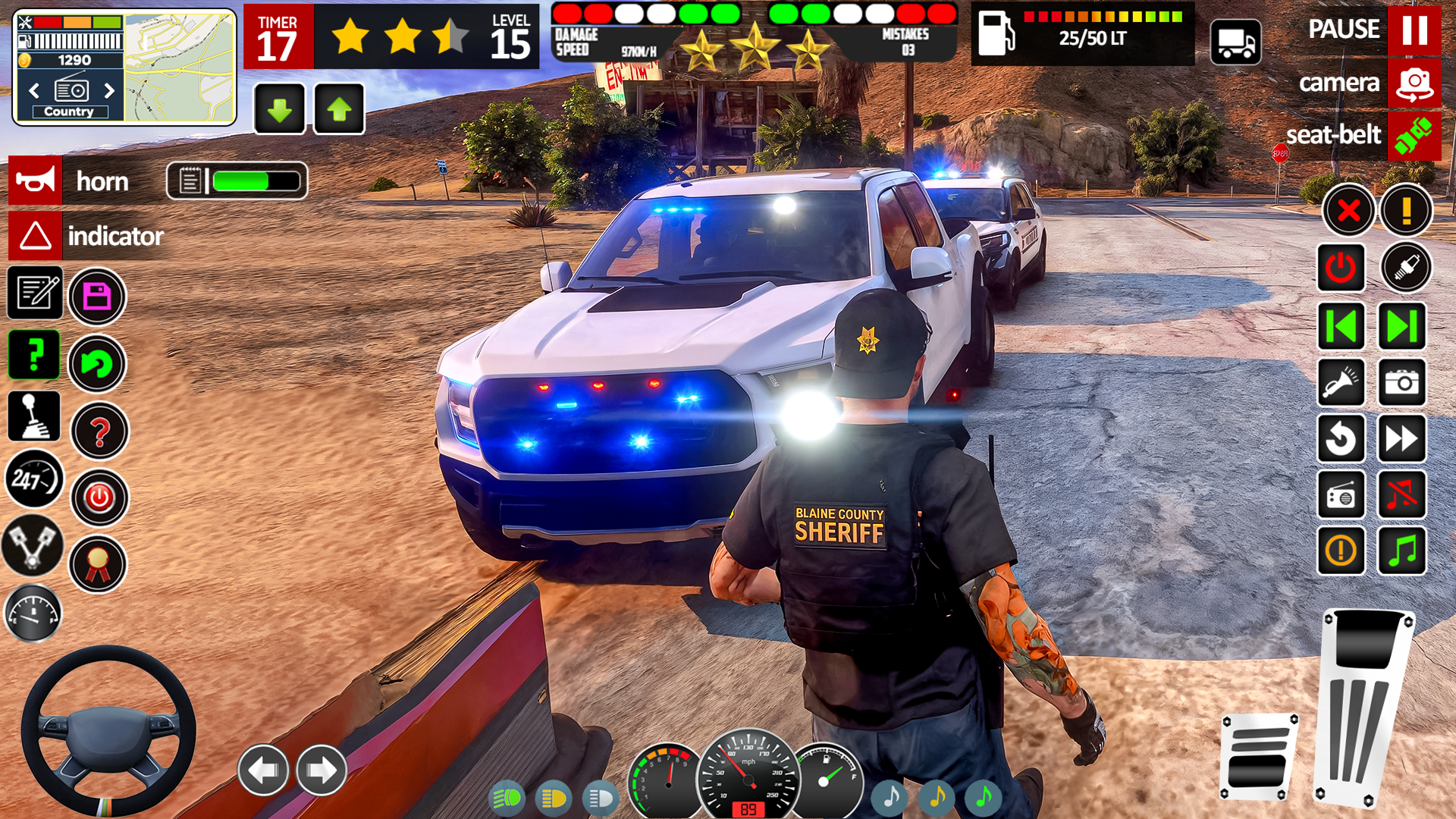Select the truck icon near fuel gauge
This screenshot has width=1456, height=819.
tap(1235, 42)
